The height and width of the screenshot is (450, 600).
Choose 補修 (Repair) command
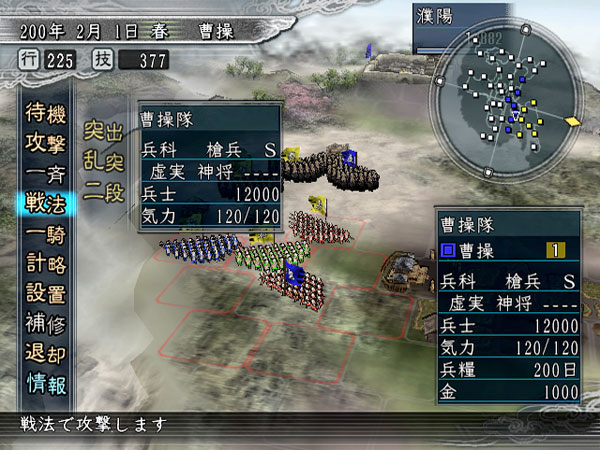[44, 324]
